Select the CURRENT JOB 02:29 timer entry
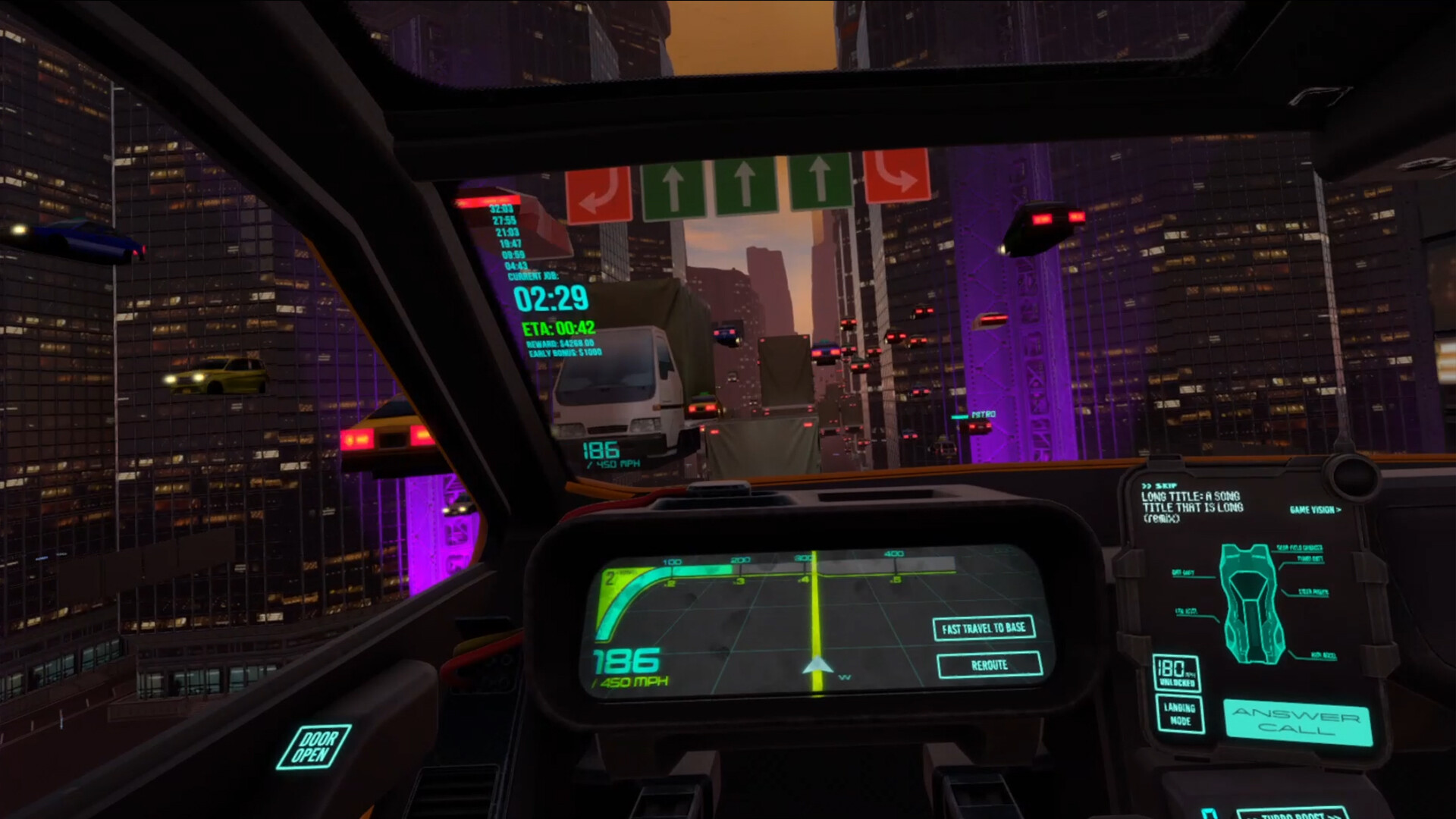The height and width of the screenshot is (819, 1456). [x=551, y=300]
